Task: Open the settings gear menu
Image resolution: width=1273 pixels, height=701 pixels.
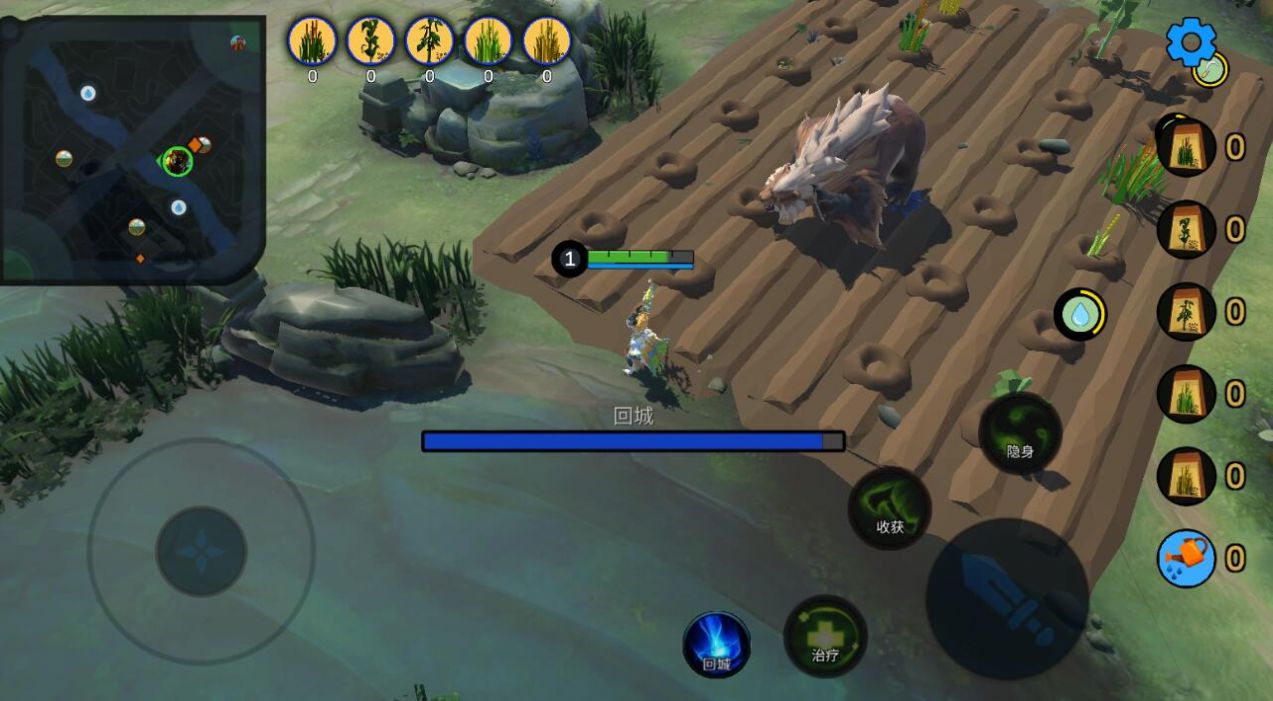Action: [1190, 43]
